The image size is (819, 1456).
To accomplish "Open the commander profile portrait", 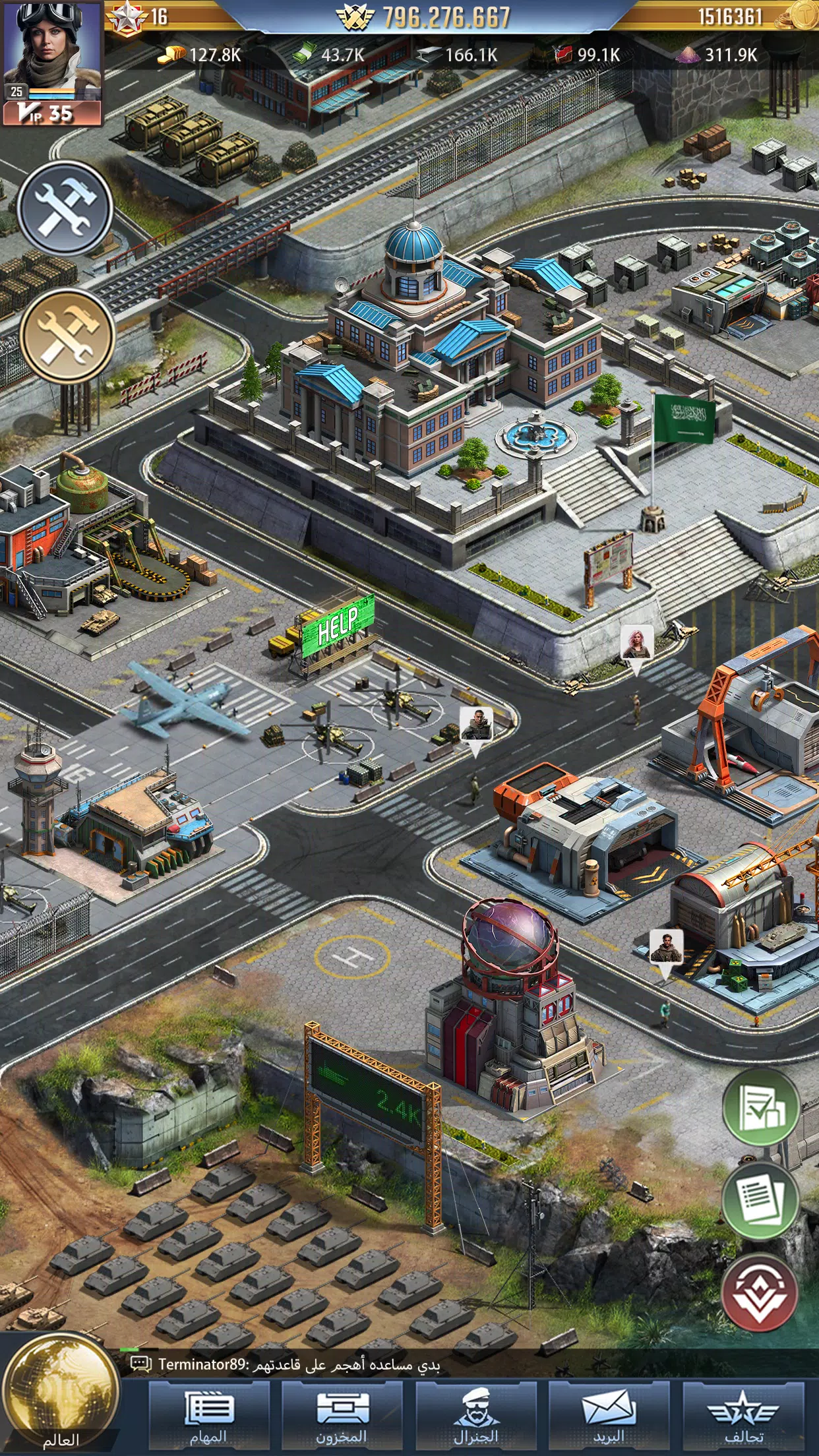I will (x=51, y=49).
